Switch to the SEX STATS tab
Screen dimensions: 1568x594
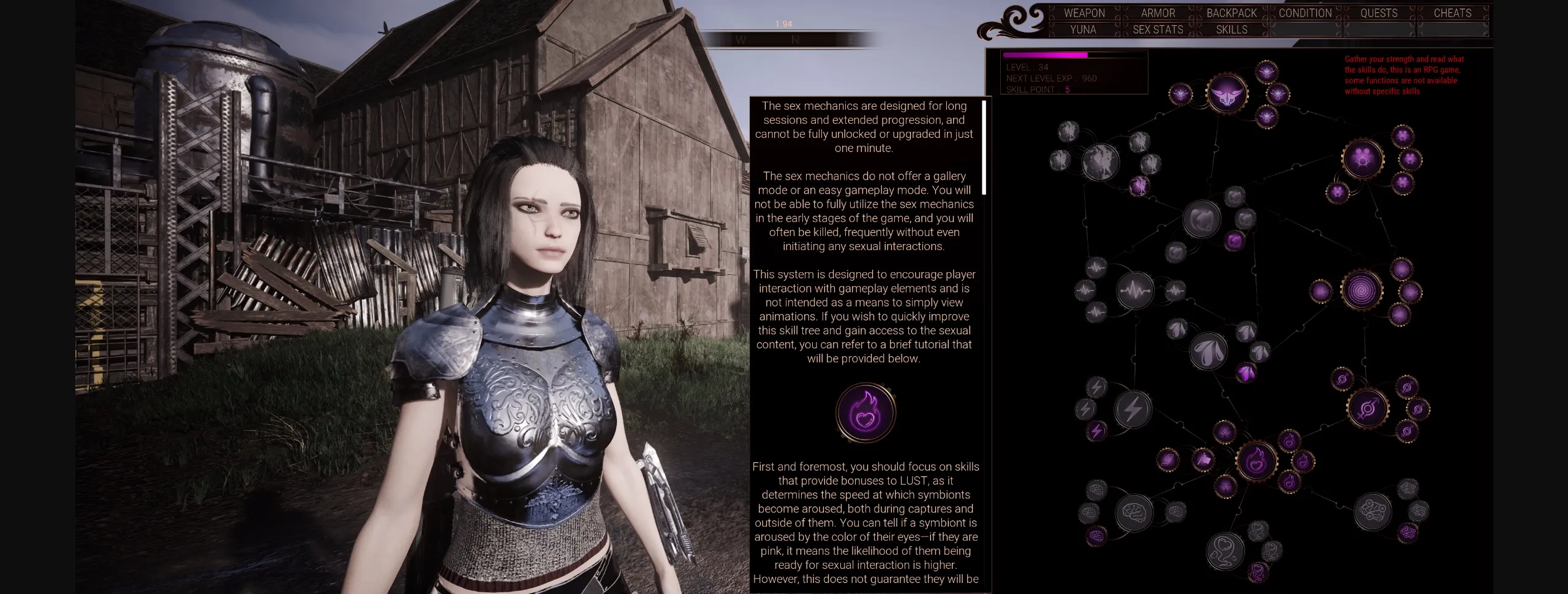(1158, 29)
